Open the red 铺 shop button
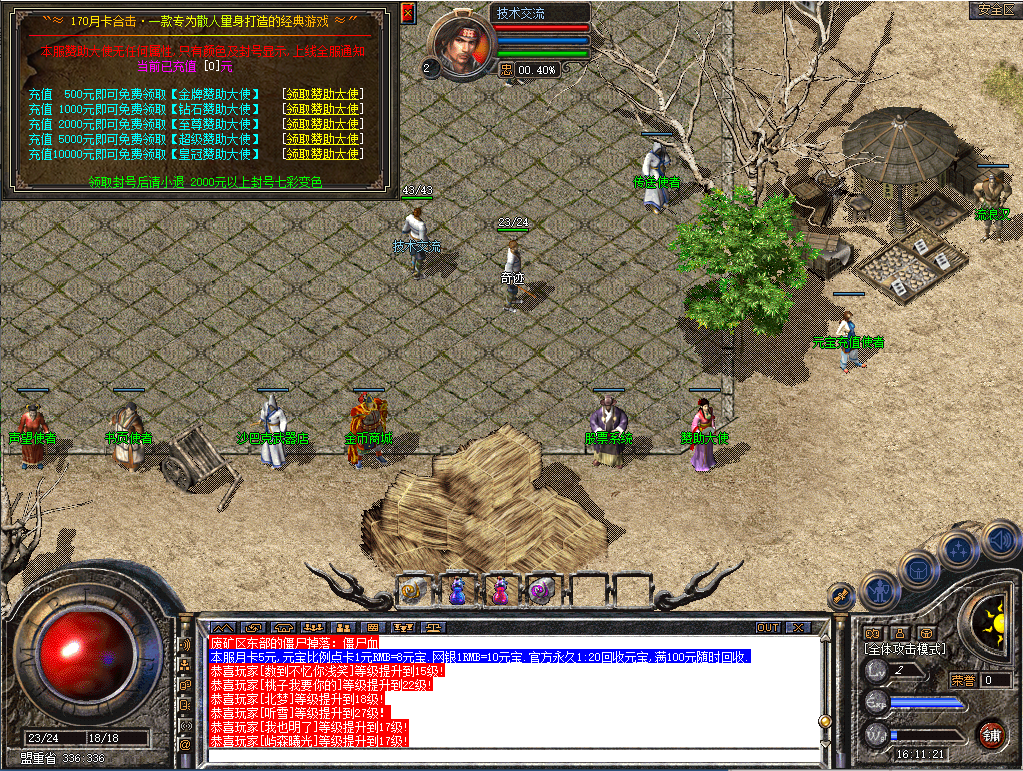This screenshot has height=771, width=1023. pyautogui.click(x=991, y=735)
